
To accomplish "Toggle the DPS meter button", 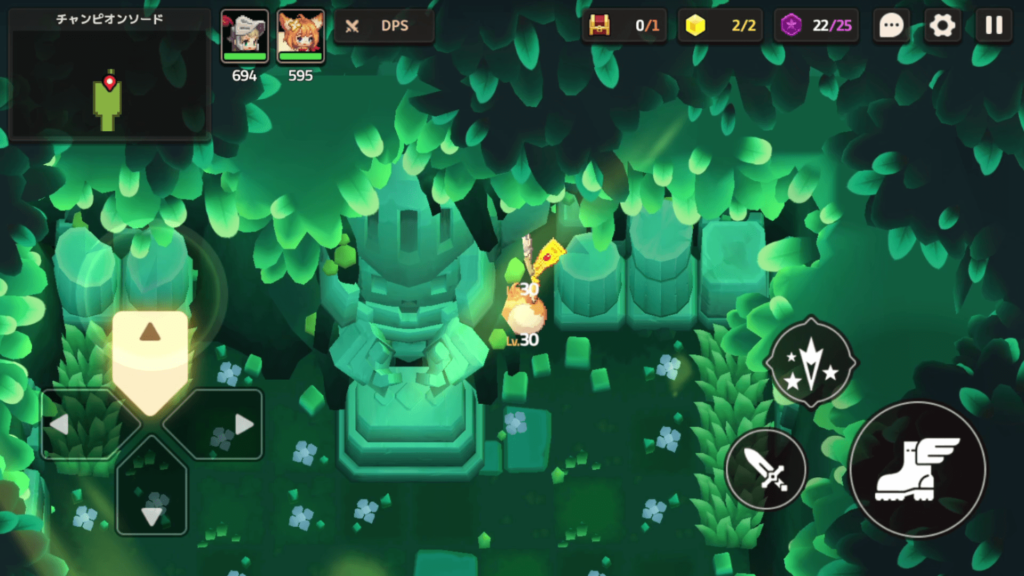I will click(x=383, y=26).
